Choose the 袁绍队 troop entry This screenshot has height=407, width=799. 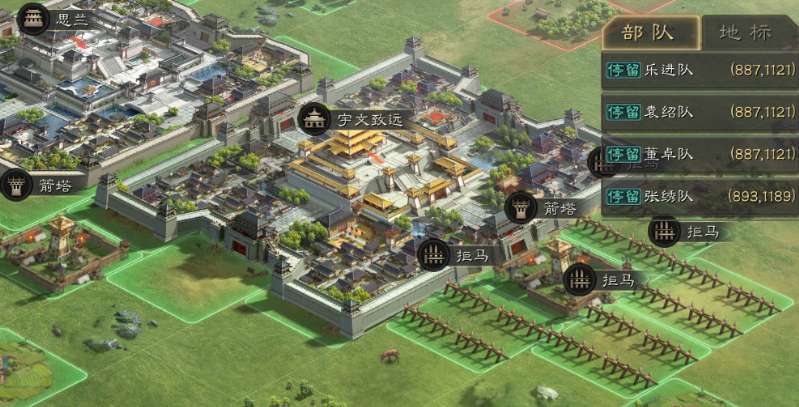699,112
